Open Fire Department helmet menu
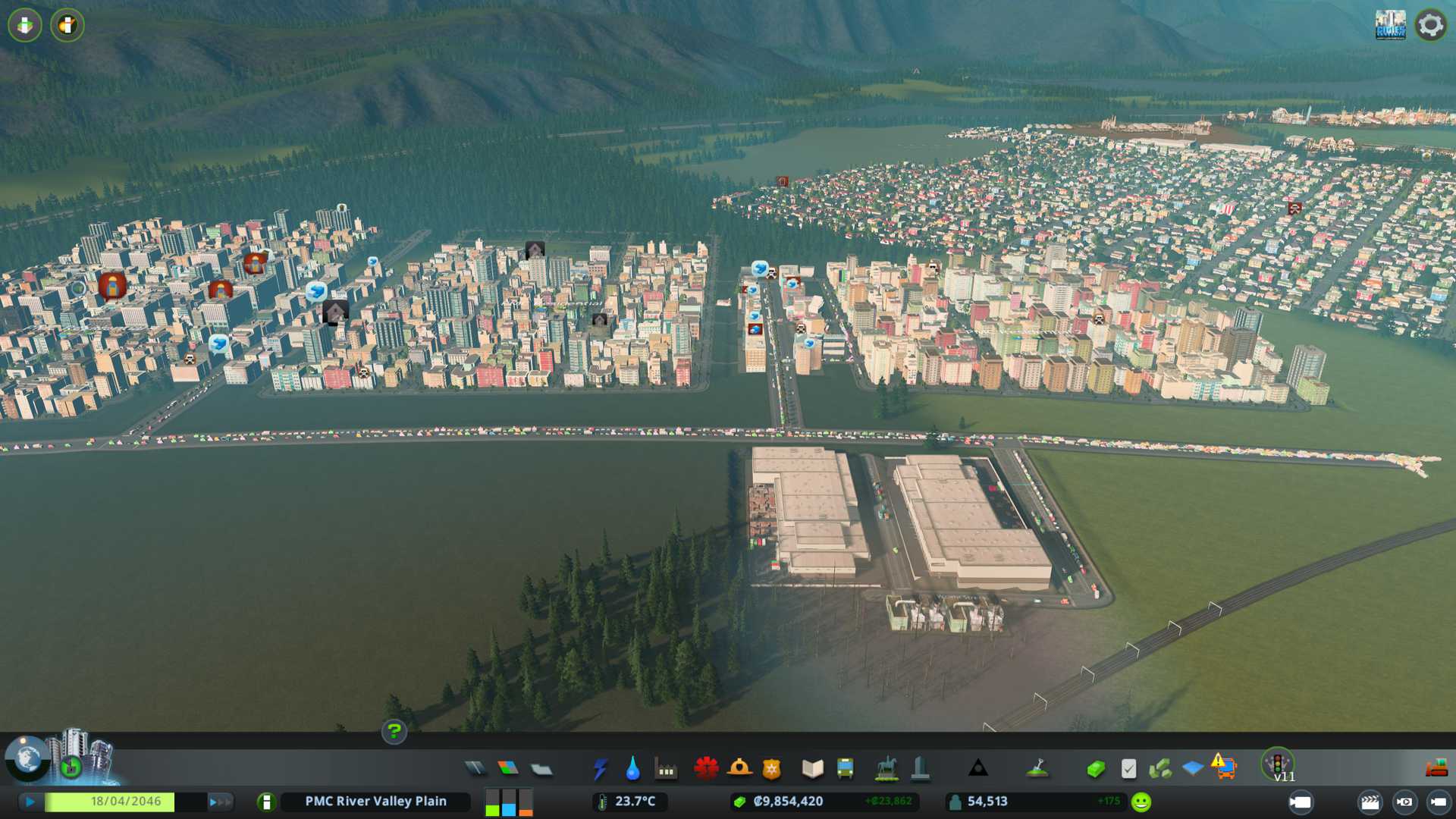This screenshot has width=1456, height=819. (x=739, y=769)
